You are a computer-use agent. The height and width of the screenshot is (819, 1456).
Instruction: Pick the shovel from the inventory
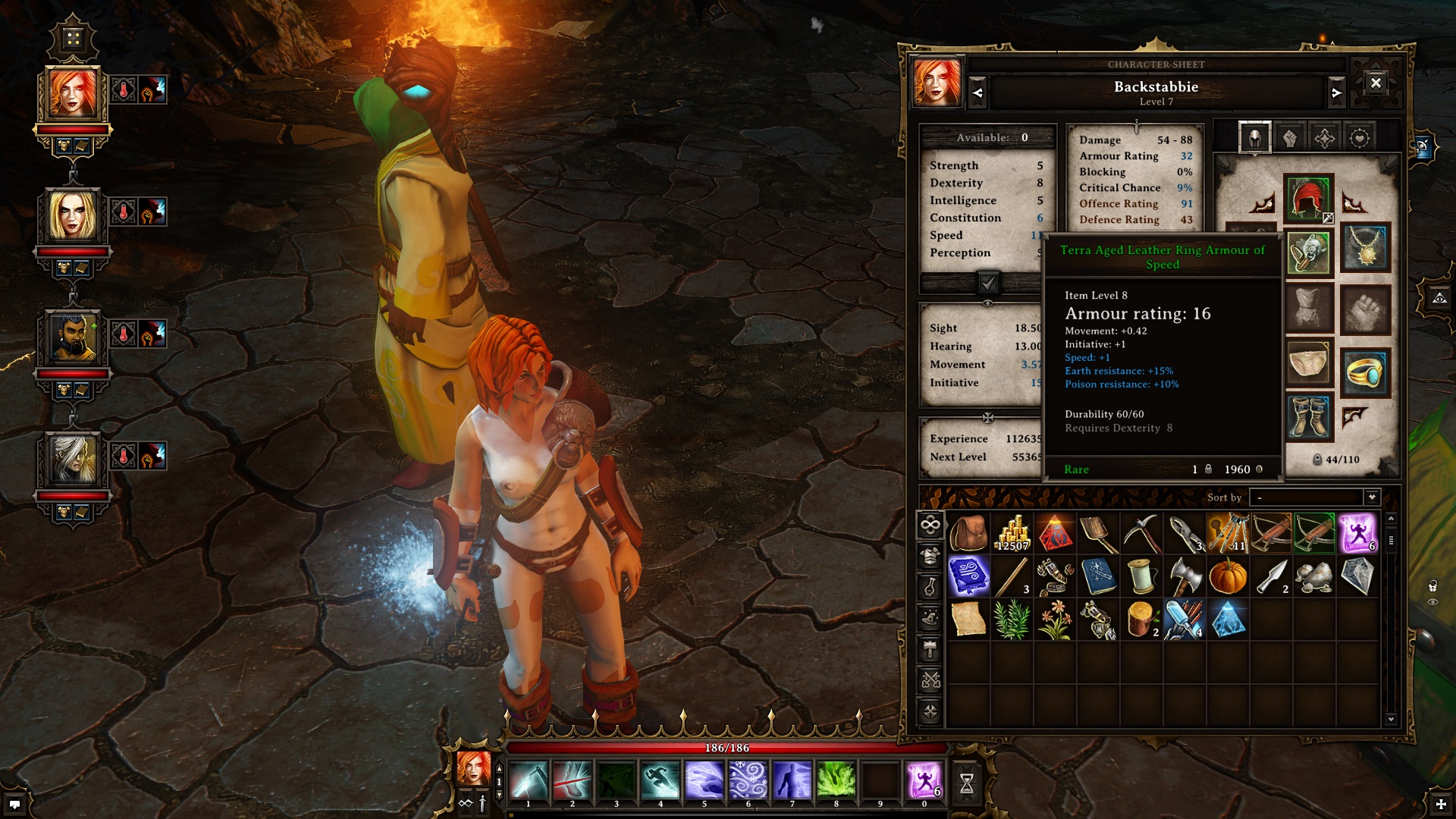(x=1098, y=533)
